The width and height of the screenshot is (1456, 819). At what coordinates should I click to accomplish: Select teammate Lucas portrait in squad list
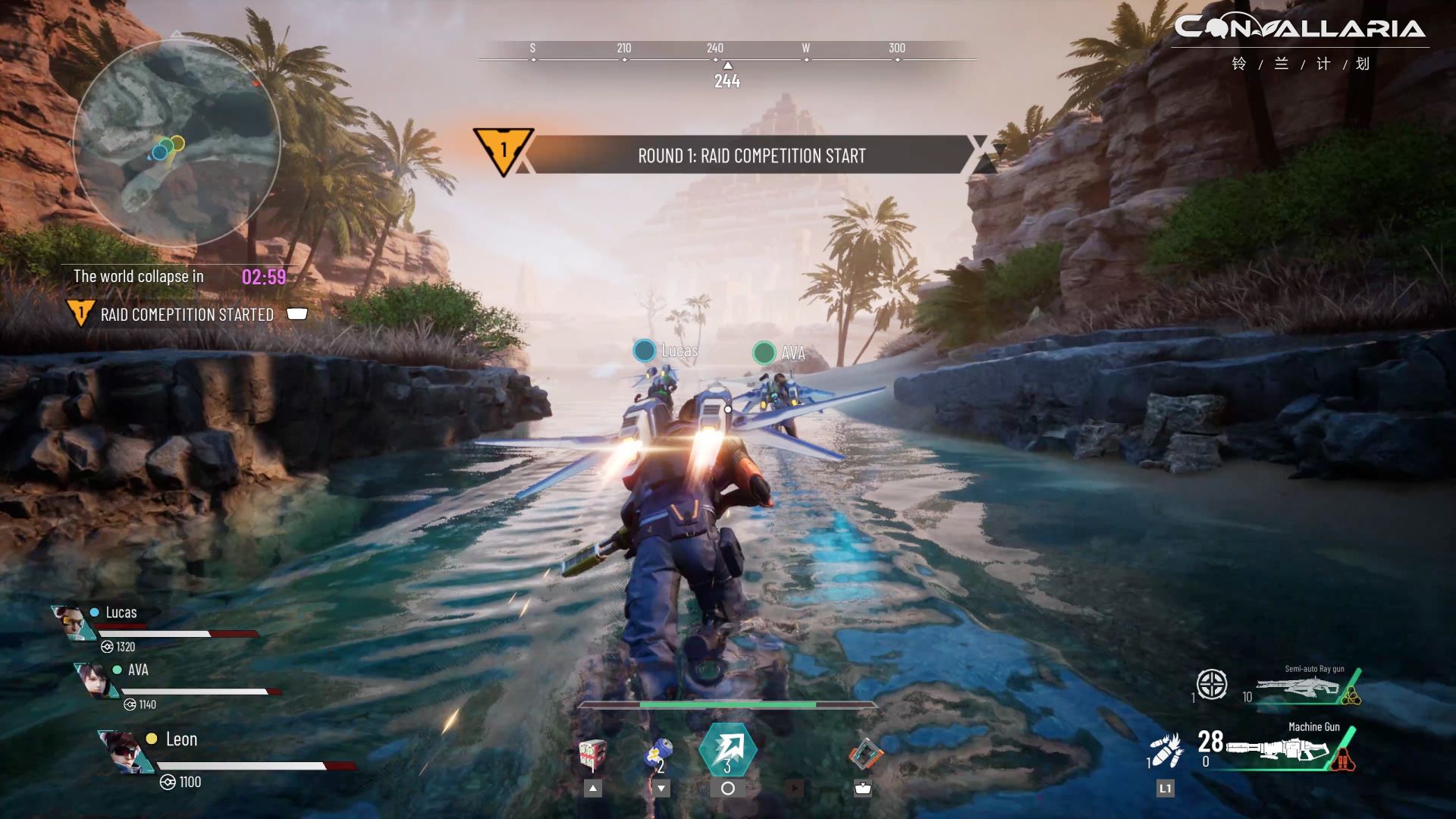pyautogui.click(x=73, y=623)
